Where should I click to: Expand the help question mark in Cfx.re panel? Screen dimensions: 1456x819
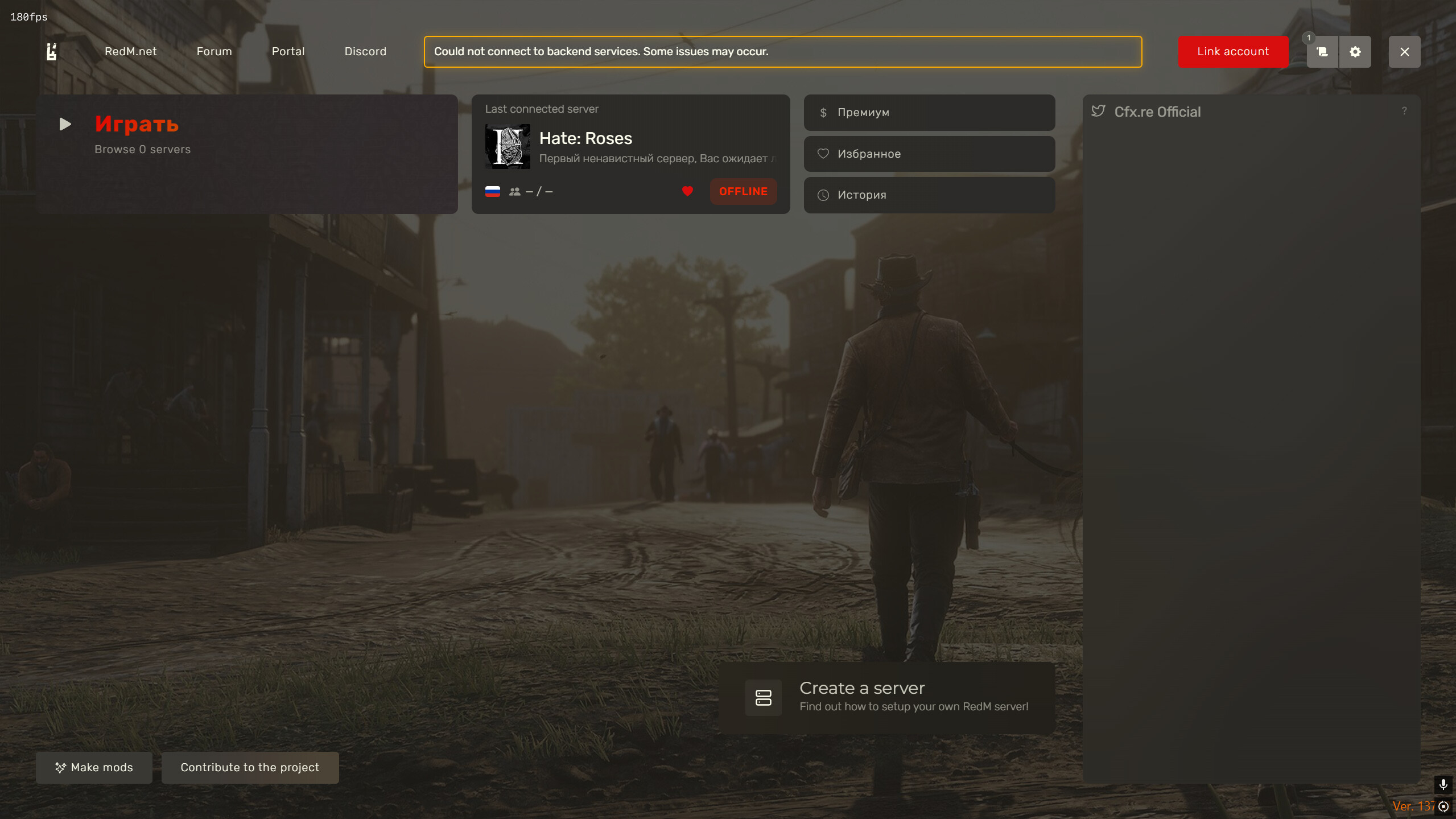1405,111
